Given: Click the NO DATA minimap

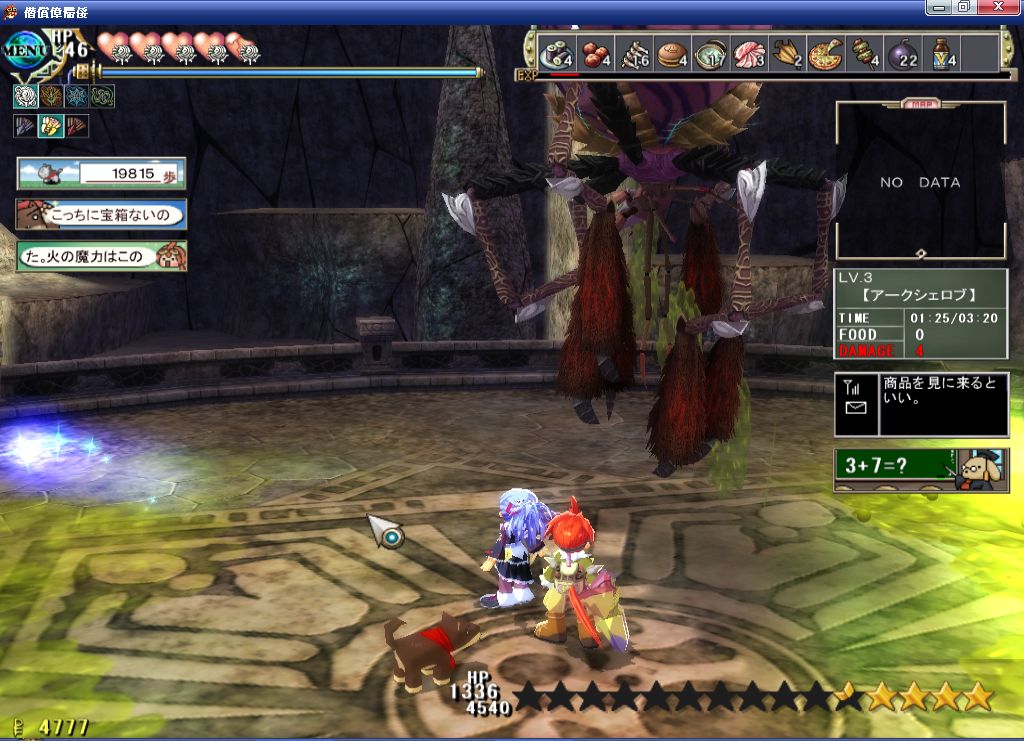Looking at the screenshot, I should (x=920, y=182).
